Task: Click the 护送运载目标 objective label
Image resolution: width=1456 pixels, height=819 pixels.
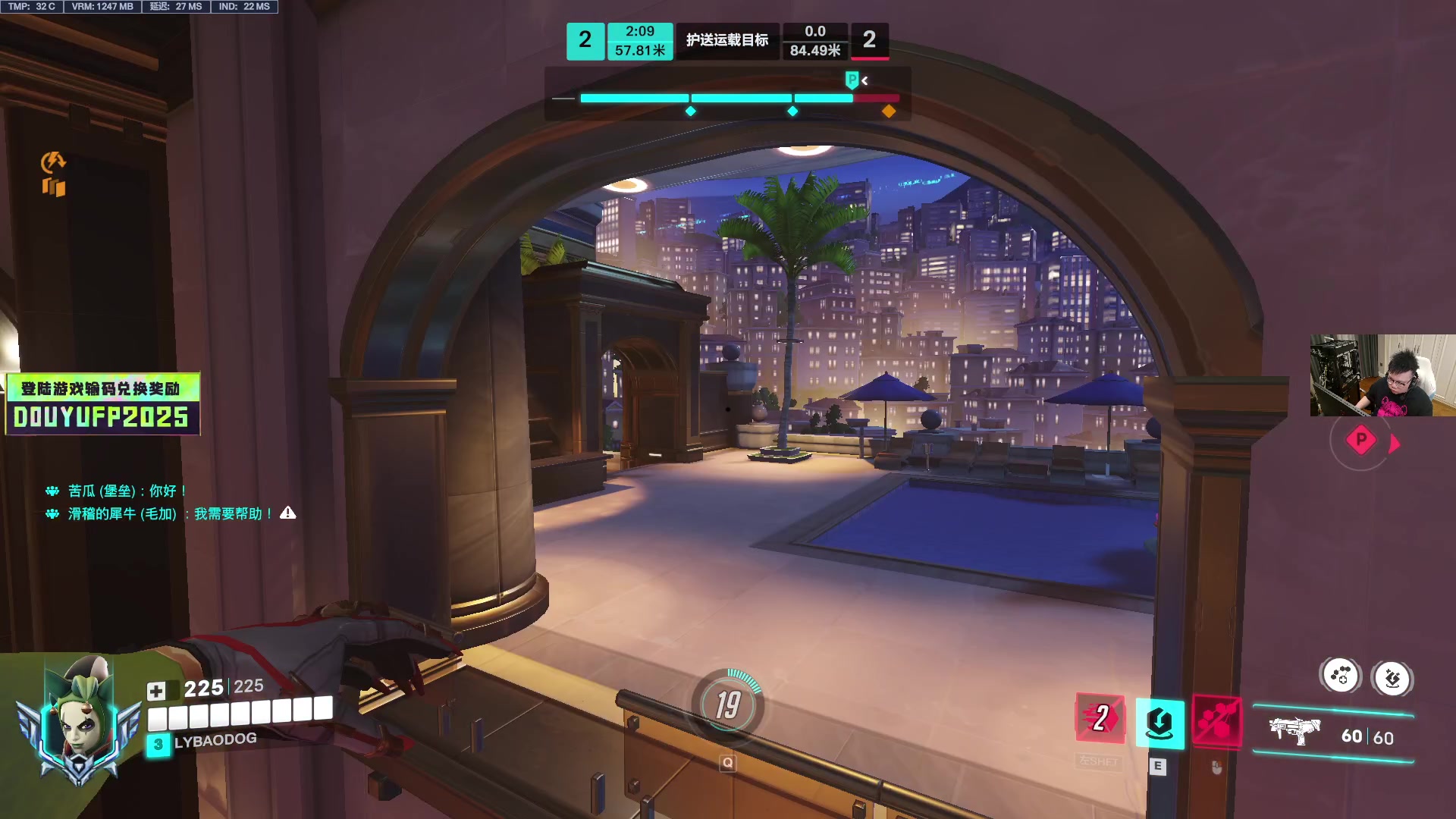Action: click(x=726, y=40)
